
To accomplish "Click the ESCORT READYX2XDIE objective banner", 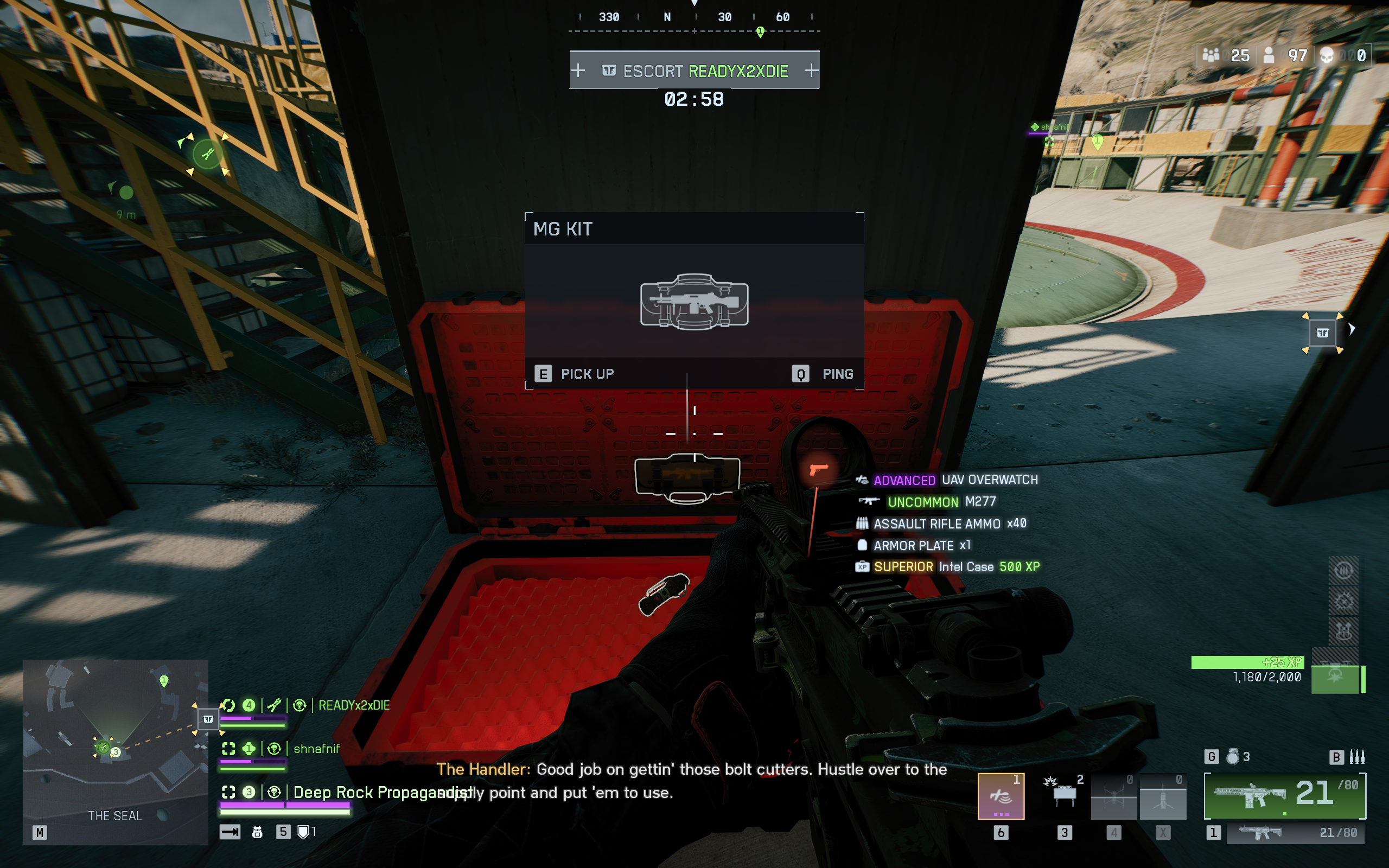I will point(694,69).
